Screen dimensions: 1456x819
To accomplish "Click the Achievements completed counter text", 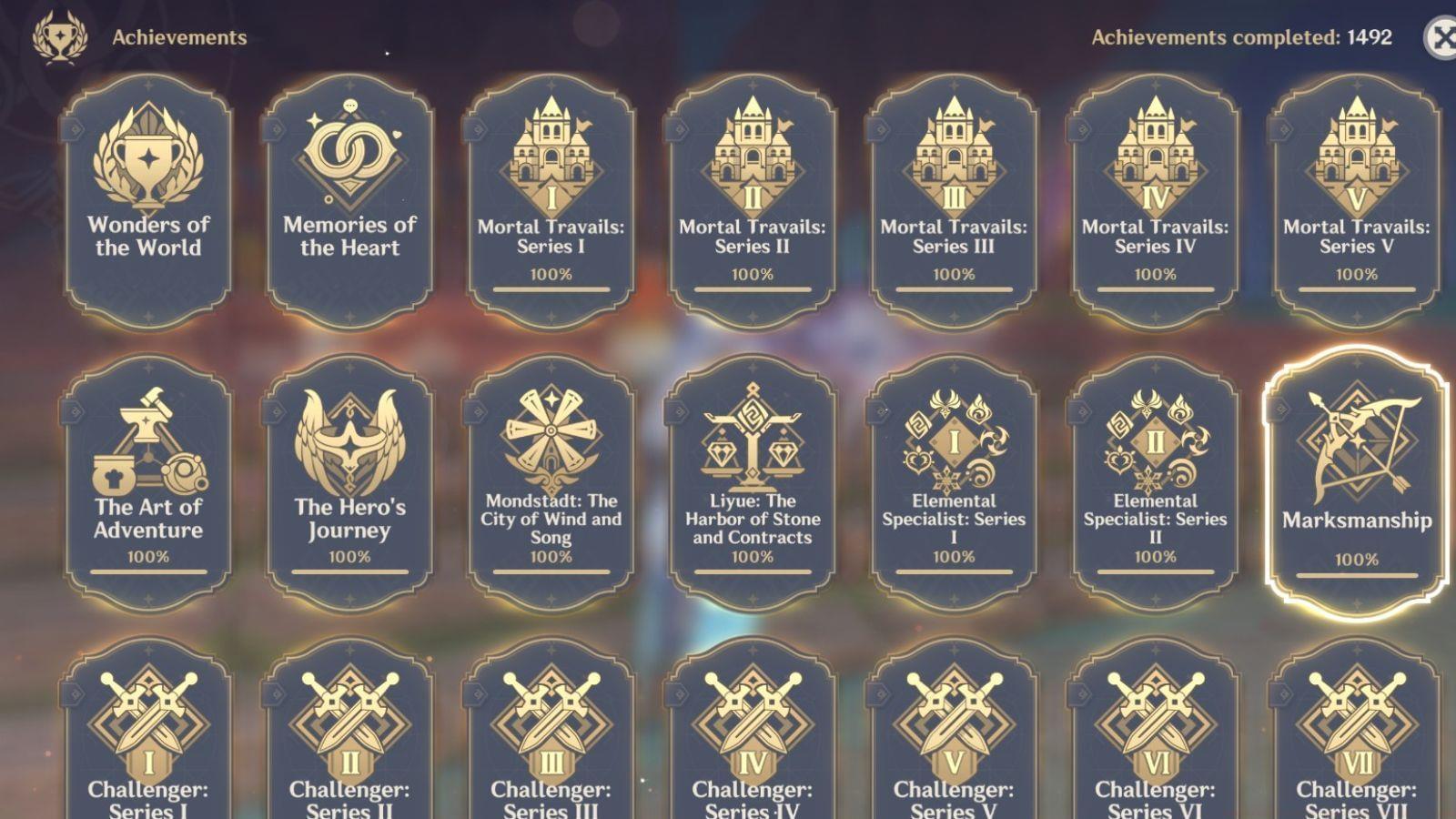I will pyautogui.click(x=1240, y=39).
